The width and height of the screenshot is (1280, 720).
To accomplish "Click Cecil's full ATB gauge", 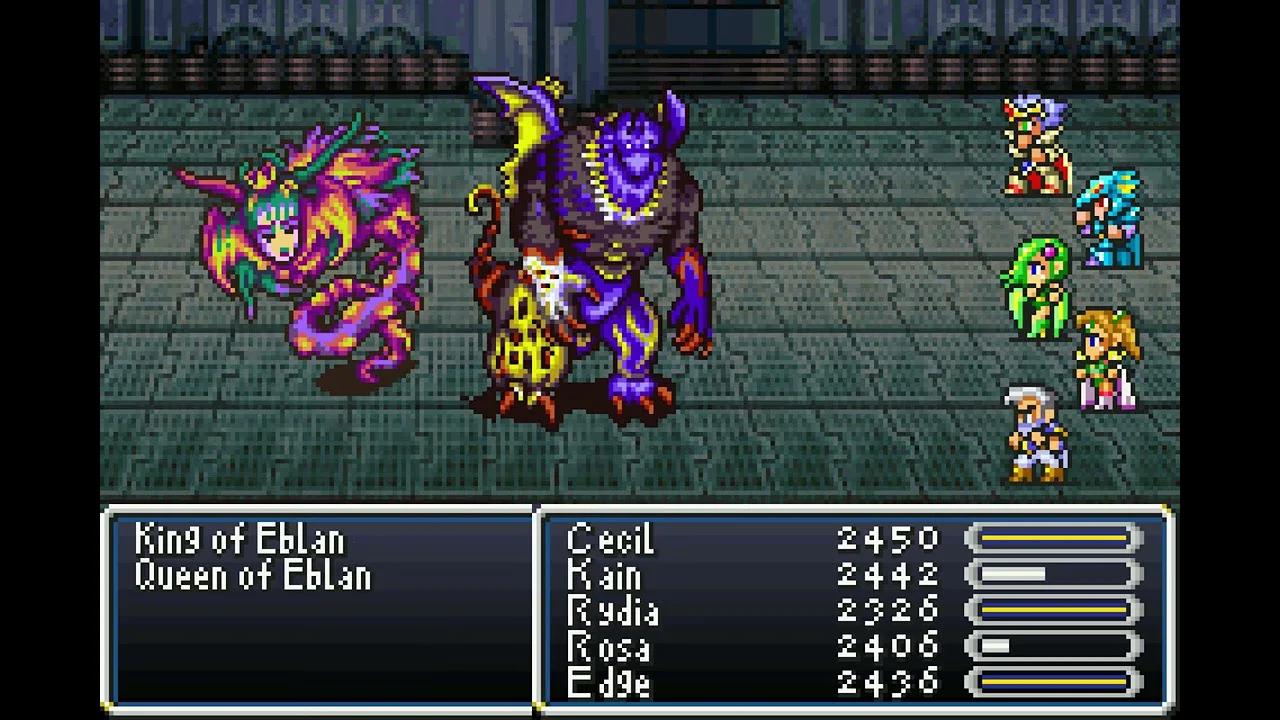I will click(x=1055, y=538).
